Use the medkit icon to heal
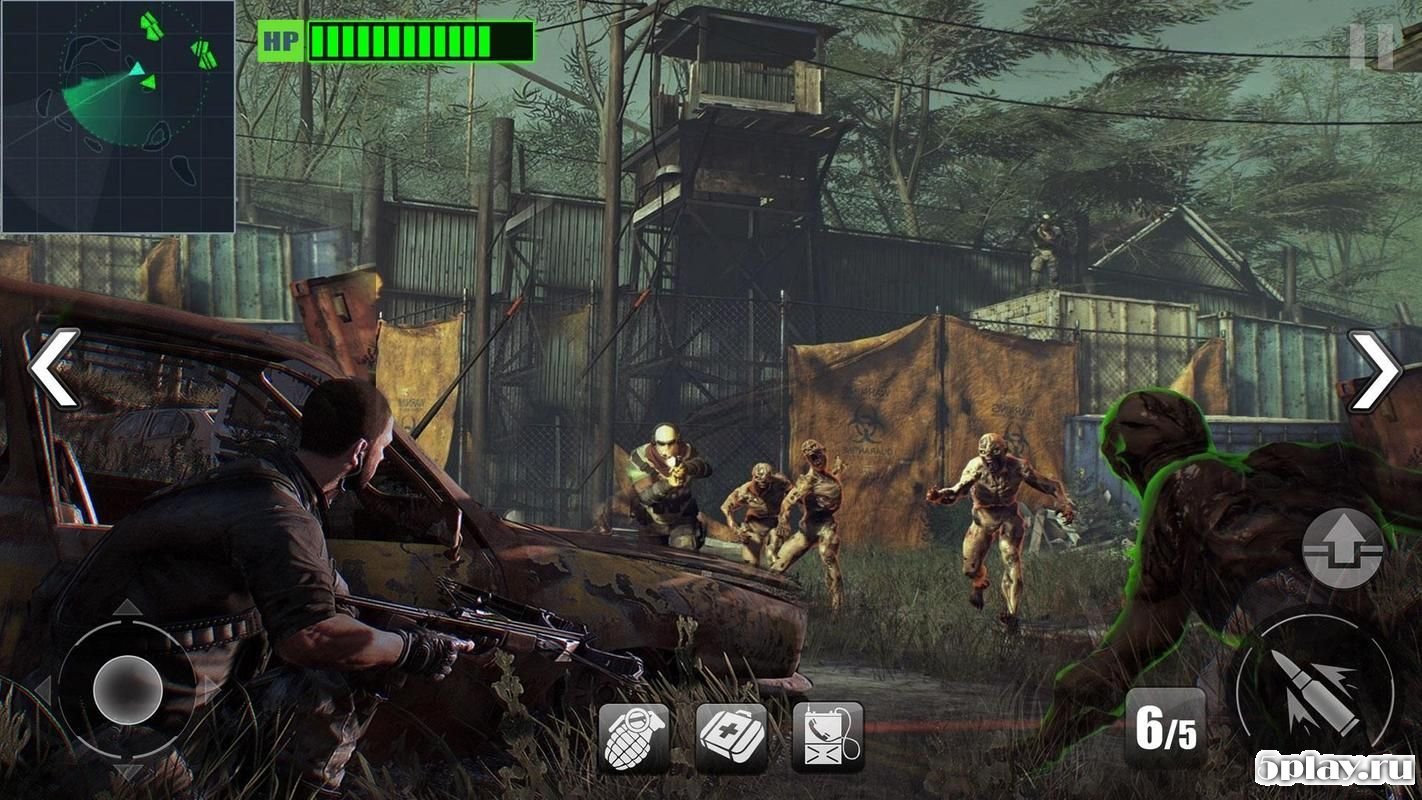Image resolution: width=1422 pixels, height=800 pixels. pyautogui.click(x=731, y=737)
